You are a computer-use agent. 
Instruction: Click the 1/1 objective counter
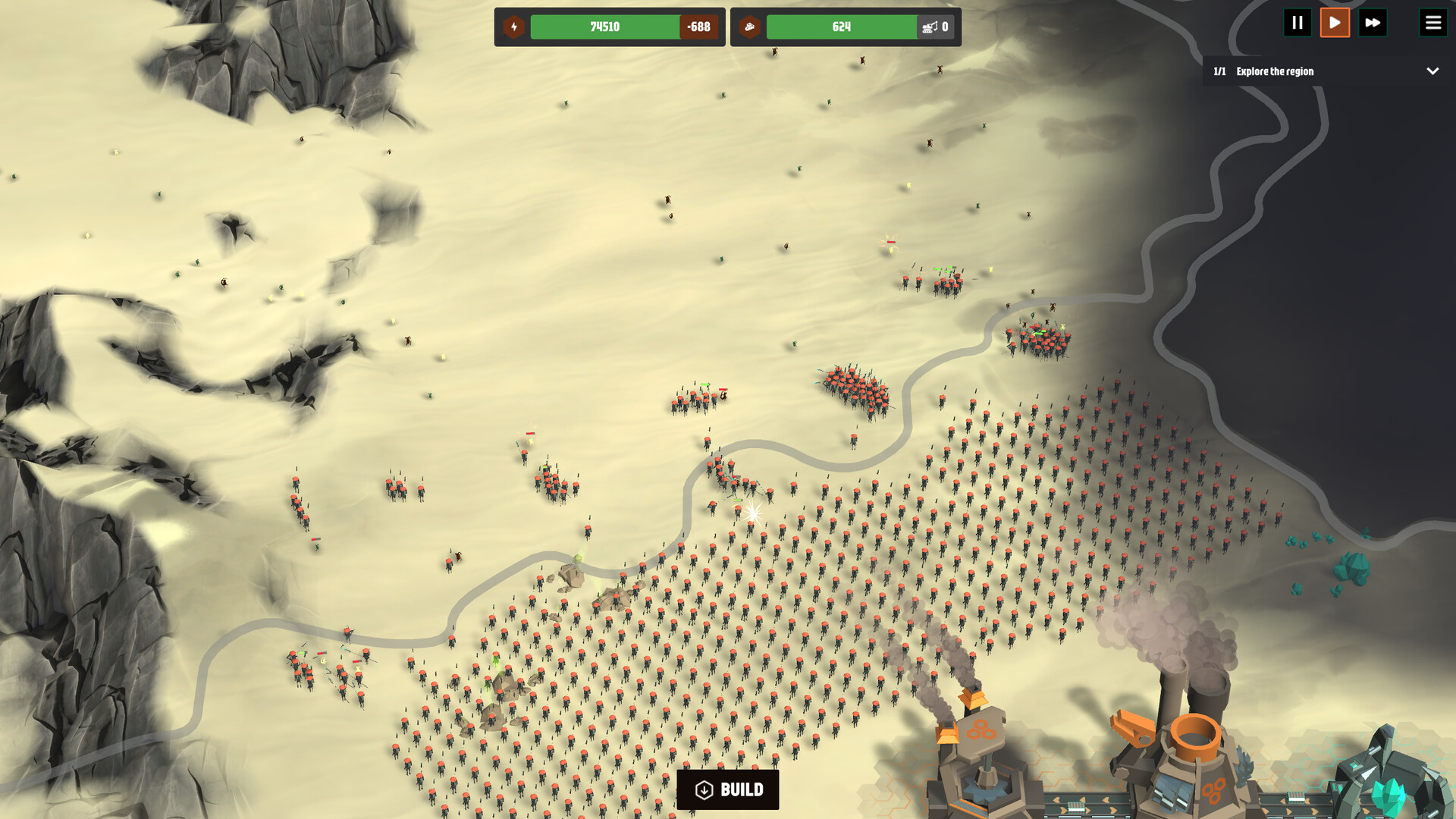click(x=1220, y=71)
